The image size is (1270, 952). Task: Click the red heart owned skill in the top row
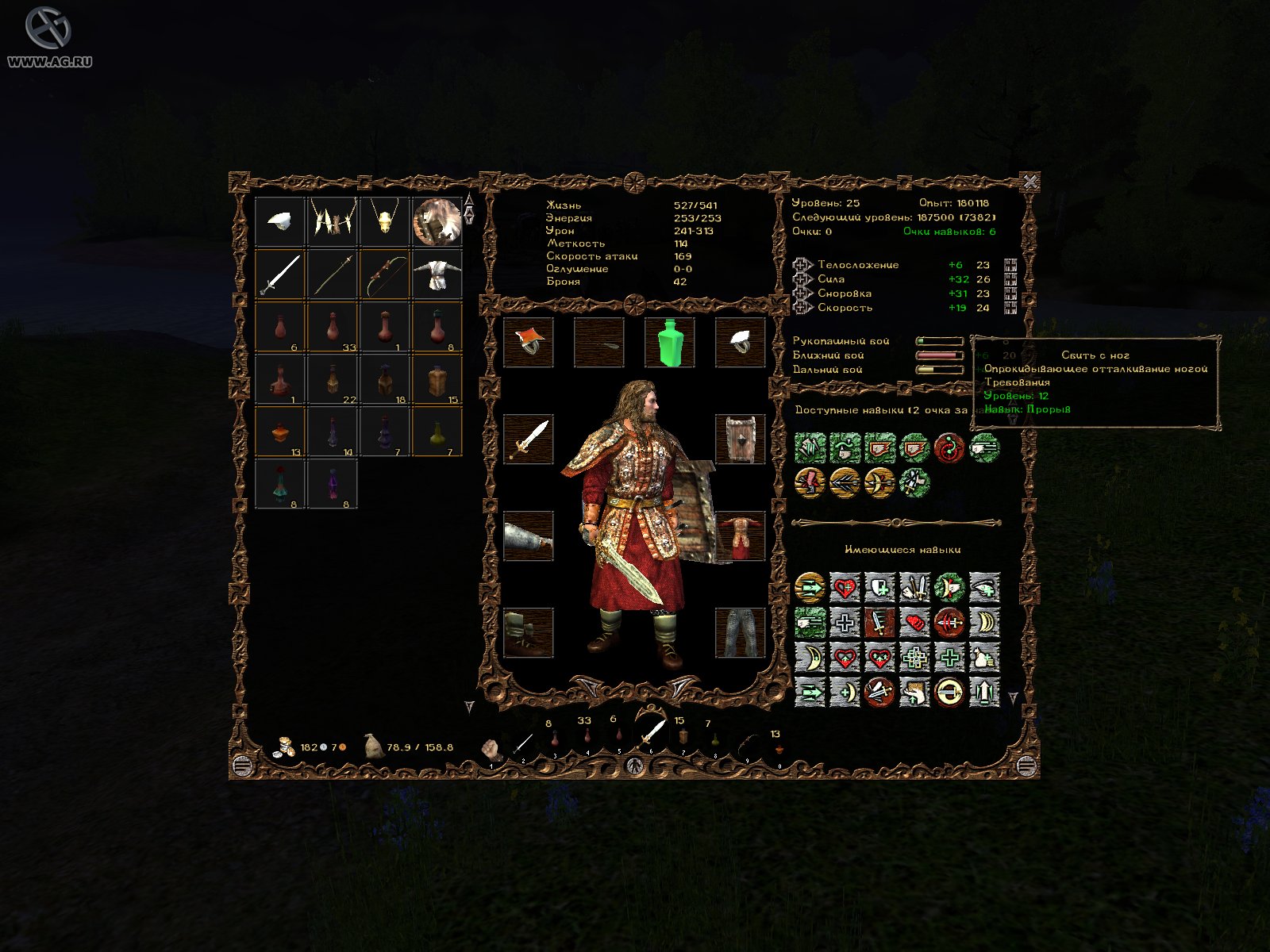coord(845,588)
